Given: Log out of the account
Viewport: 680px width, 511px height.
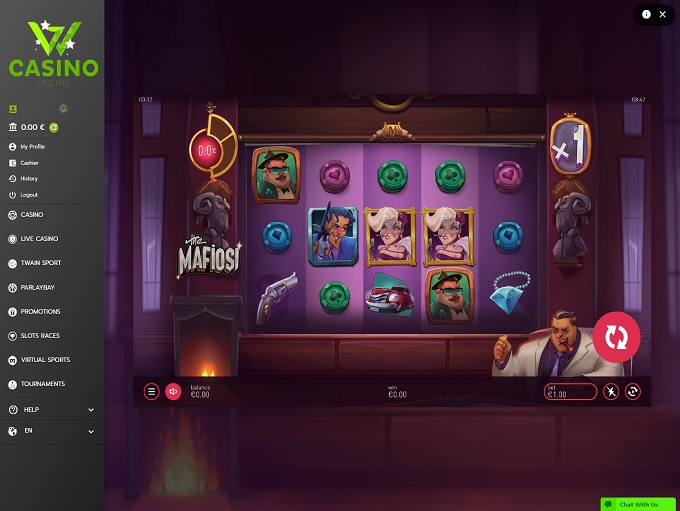Looking at the screenshot, I should (x=29, y=195).
